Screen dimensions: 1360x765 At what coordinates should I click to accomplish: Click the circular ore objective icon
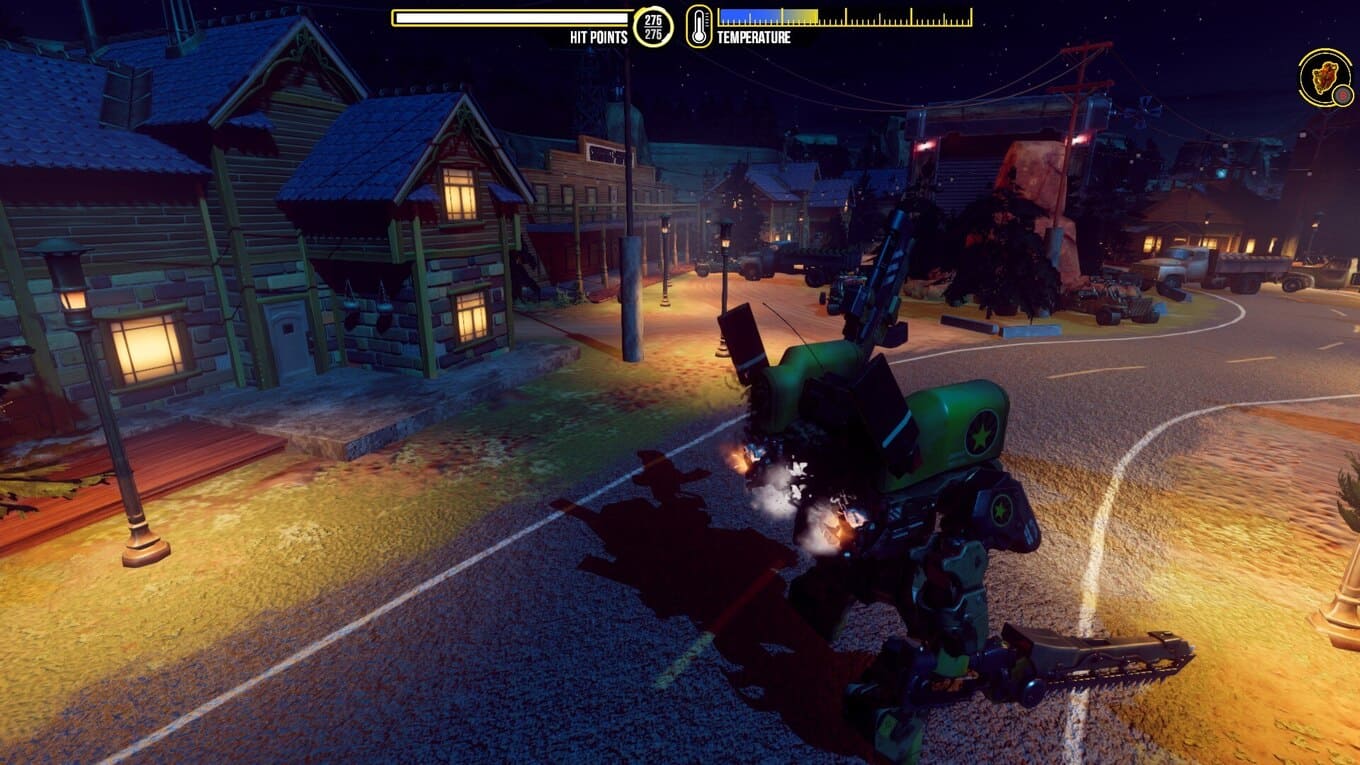1325,77
